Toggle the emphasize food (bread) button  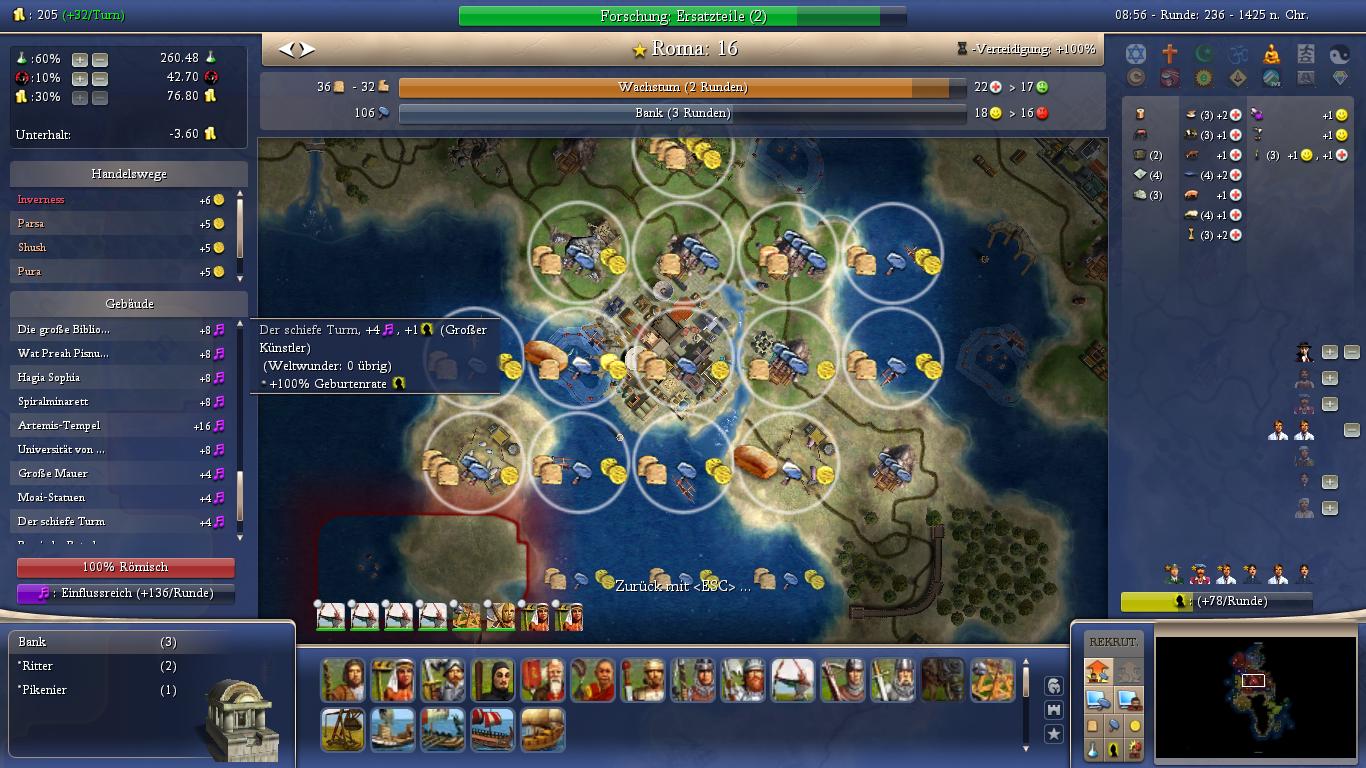tap(1093, 726)
